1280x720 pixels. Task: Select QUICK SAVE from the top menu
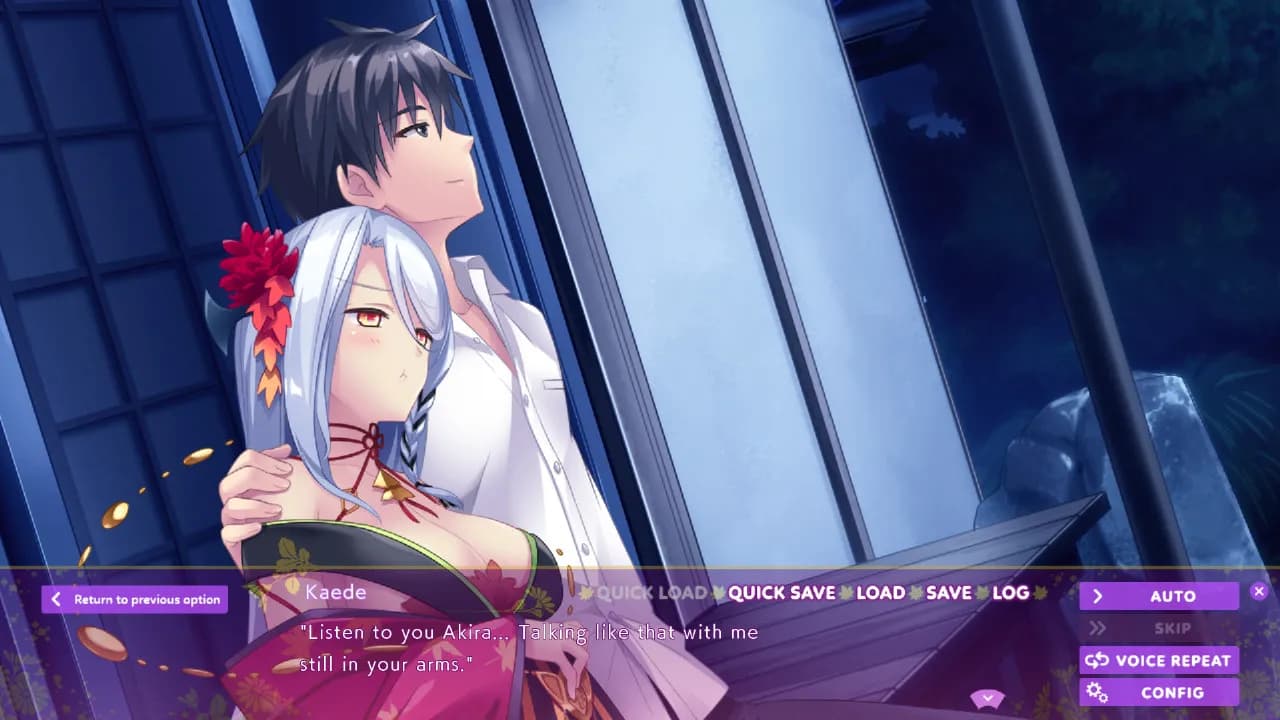click(784, 593)
